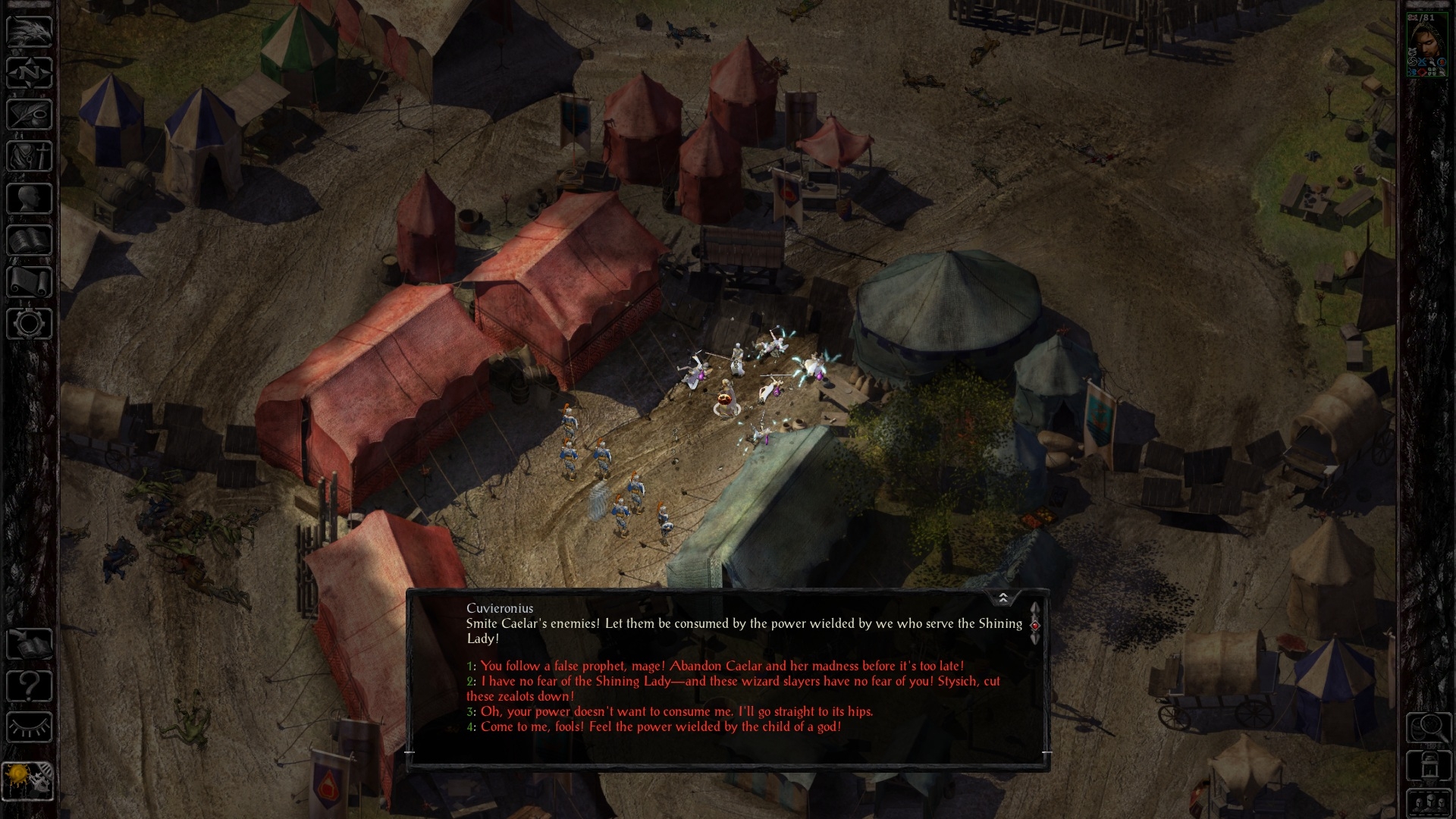This screenshot has height=819, width=1456.
Task: Open the journal quill and inkwell icon
Action: coord(30,115)
